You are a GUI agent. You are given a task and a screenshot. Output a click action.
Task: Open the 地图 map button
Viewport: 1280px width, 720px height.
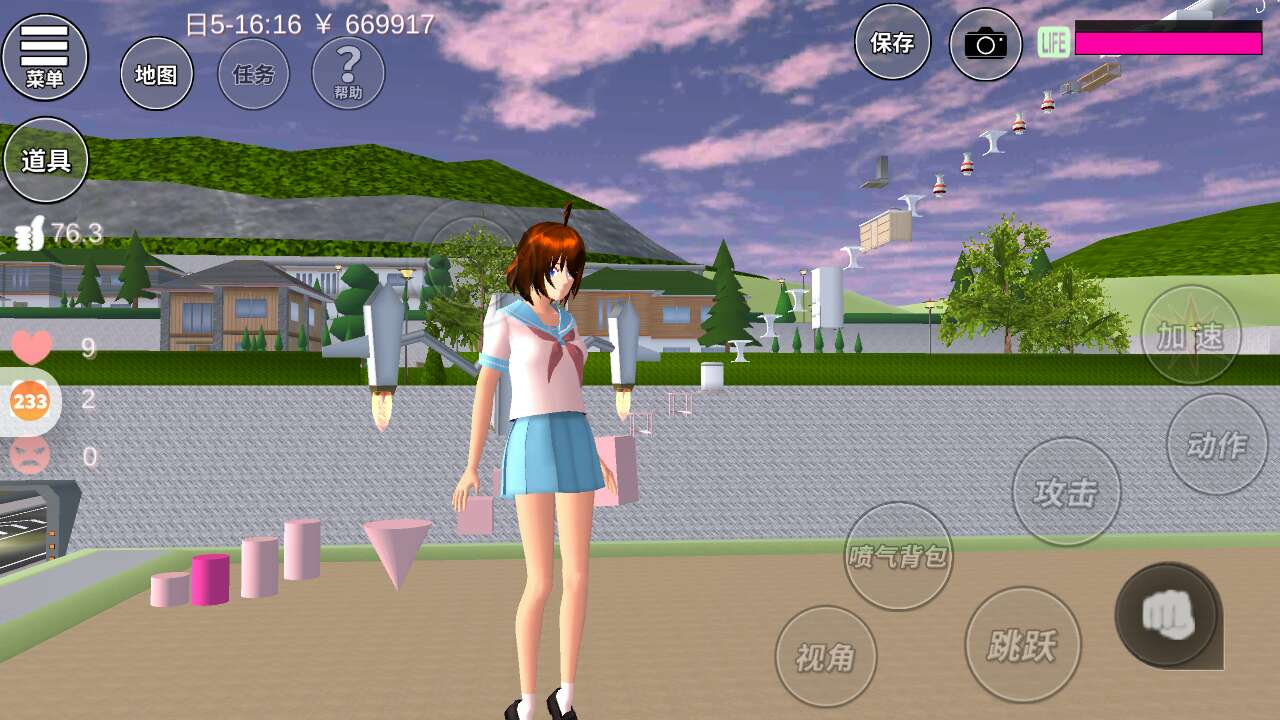157,74
